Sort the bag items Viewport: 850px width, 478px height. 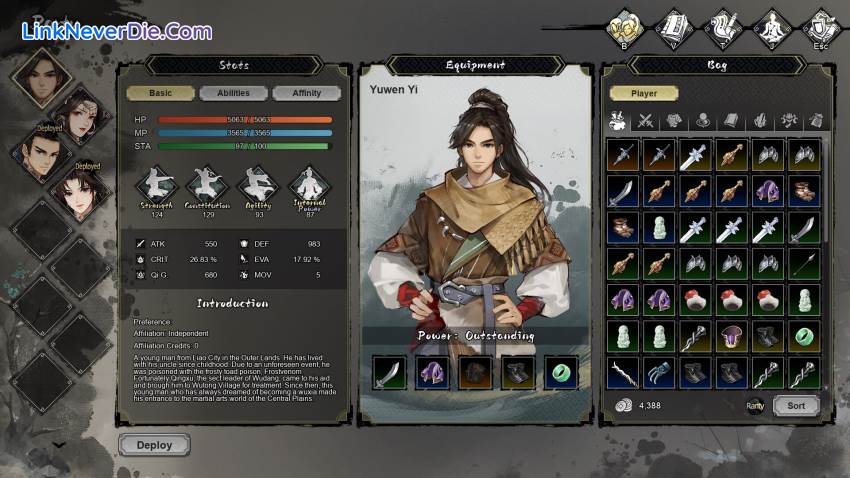tap(796, 406)
